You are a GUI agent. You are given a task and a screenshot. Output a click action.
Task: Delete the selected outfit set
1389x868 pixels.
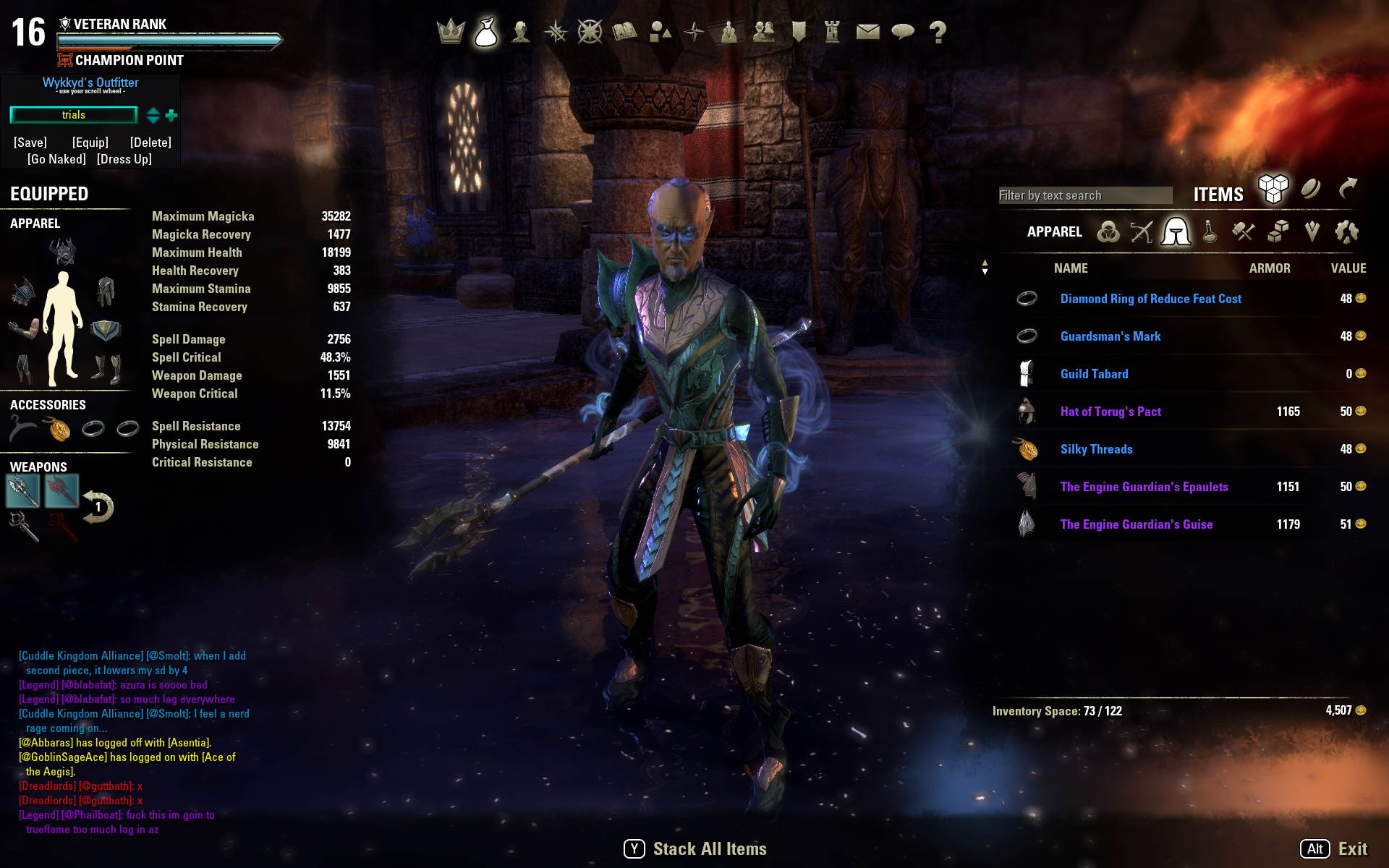(x=150, y=142)
